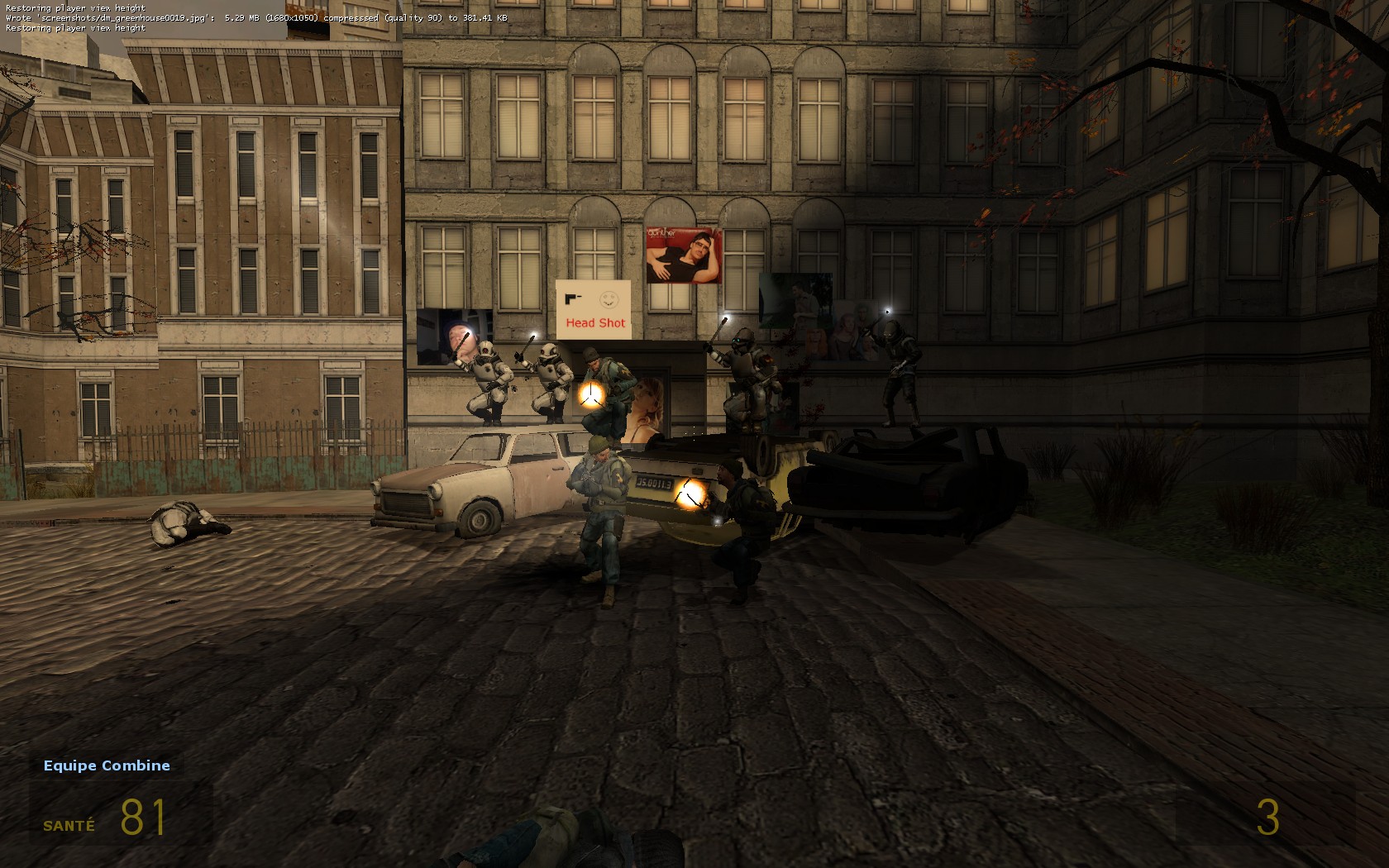Screen dimensions: 1389x868
Task: Toggle the SANTÉ health display
Action: pyautogui.click(x=69, y=823)
